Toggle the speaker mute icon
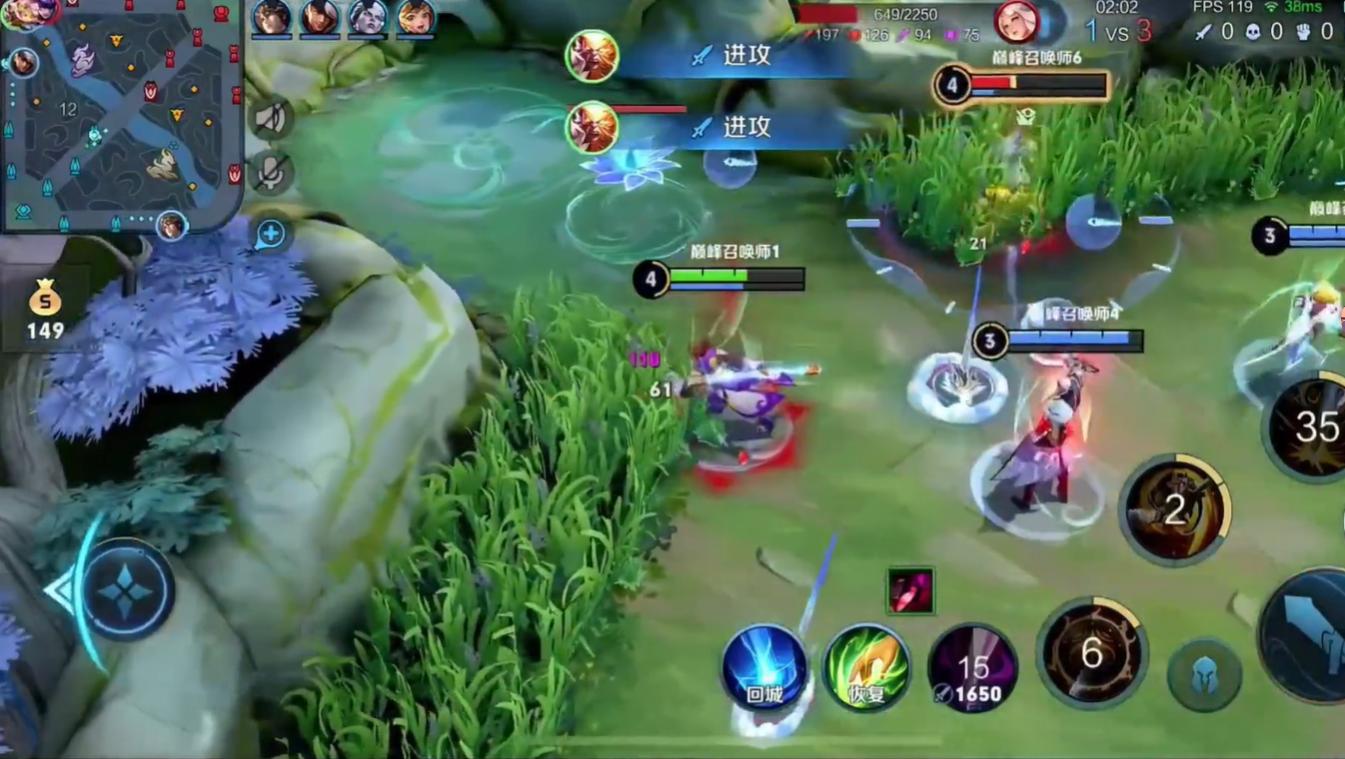This screenshot has width=1345, height=759. [270, 119]
